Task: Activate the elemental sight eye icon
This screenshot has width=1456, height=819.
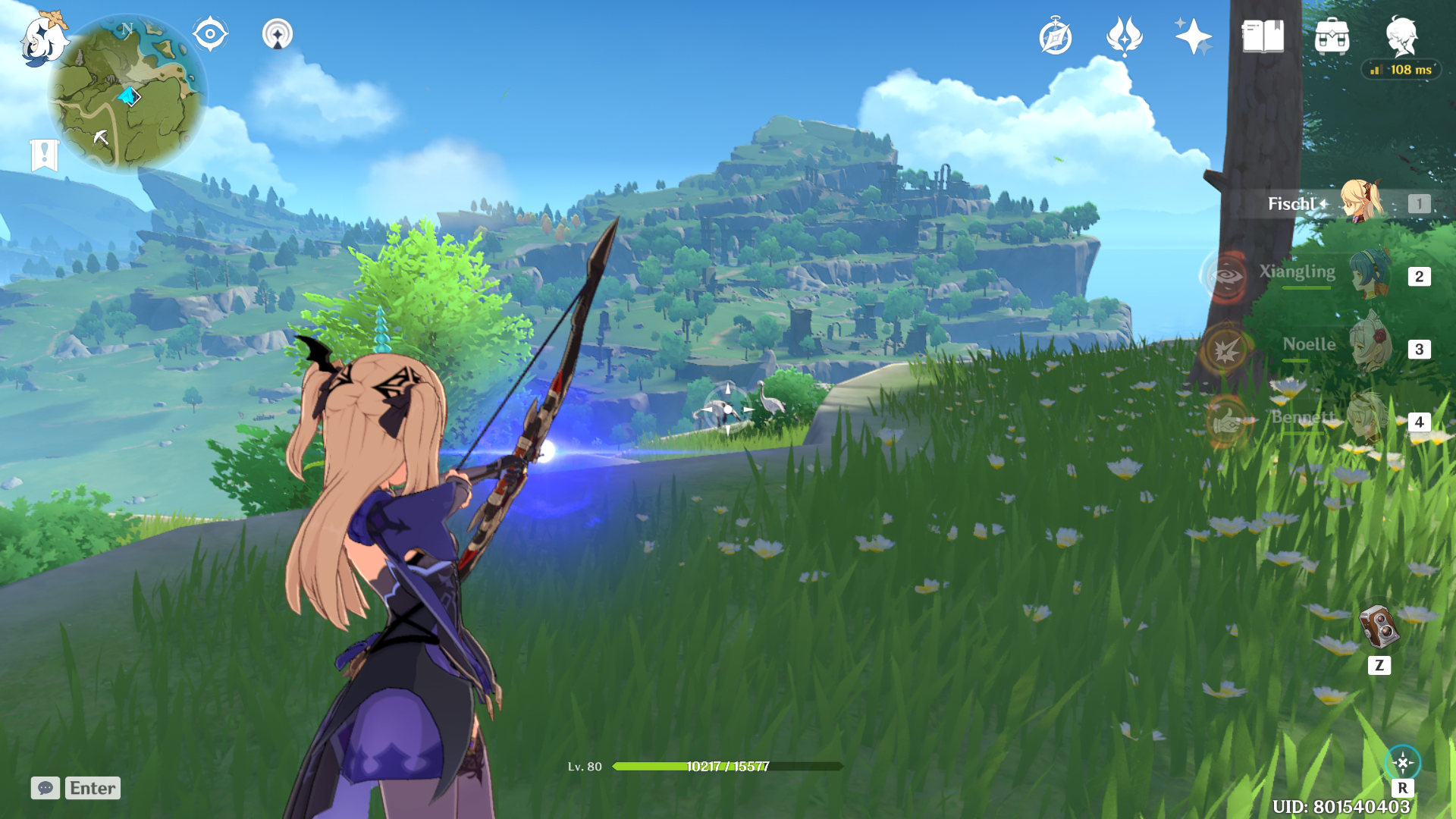Action: [x=210, y=34]
